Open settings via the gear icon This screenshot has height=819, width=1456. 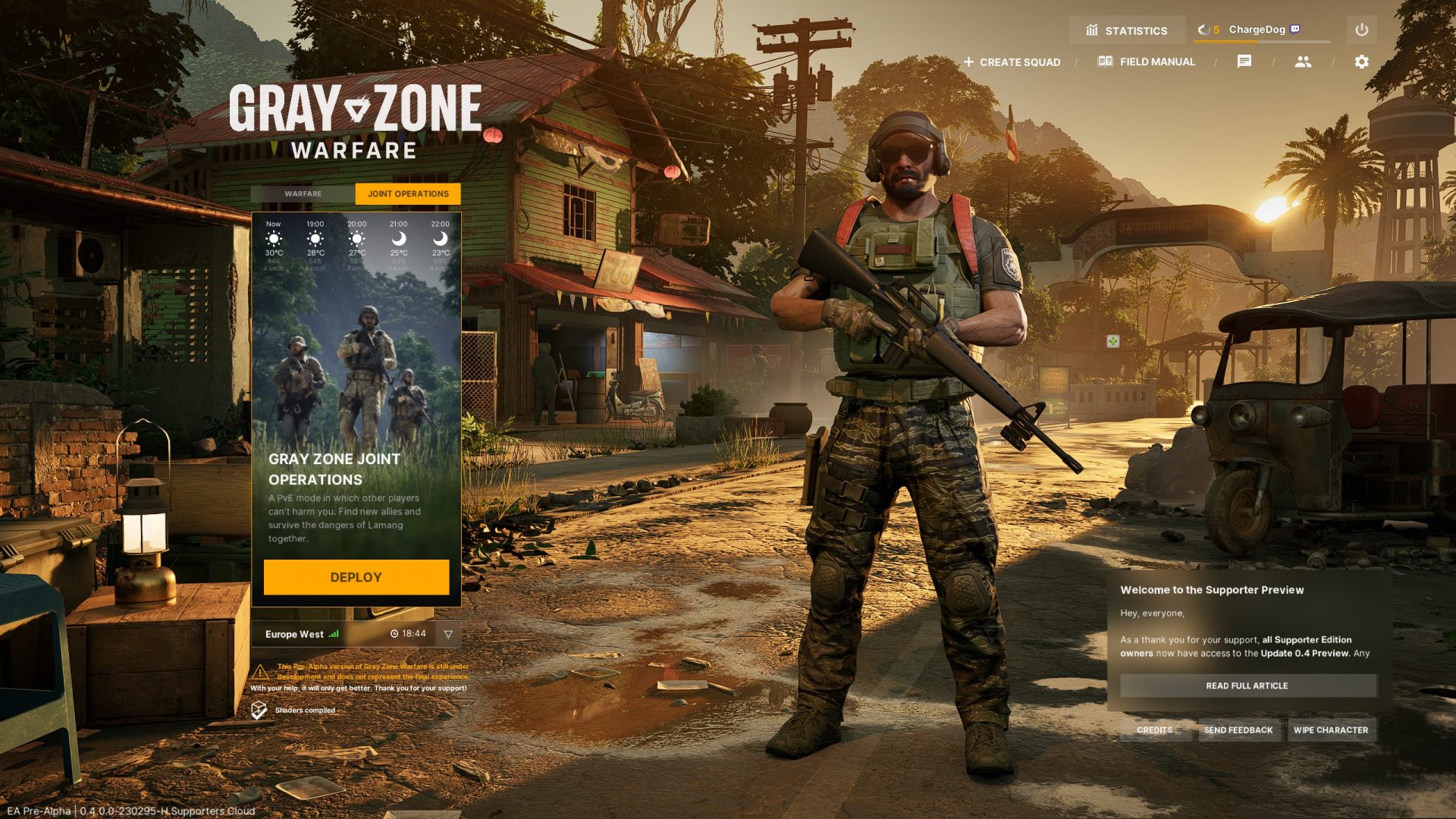(1361, 61)
